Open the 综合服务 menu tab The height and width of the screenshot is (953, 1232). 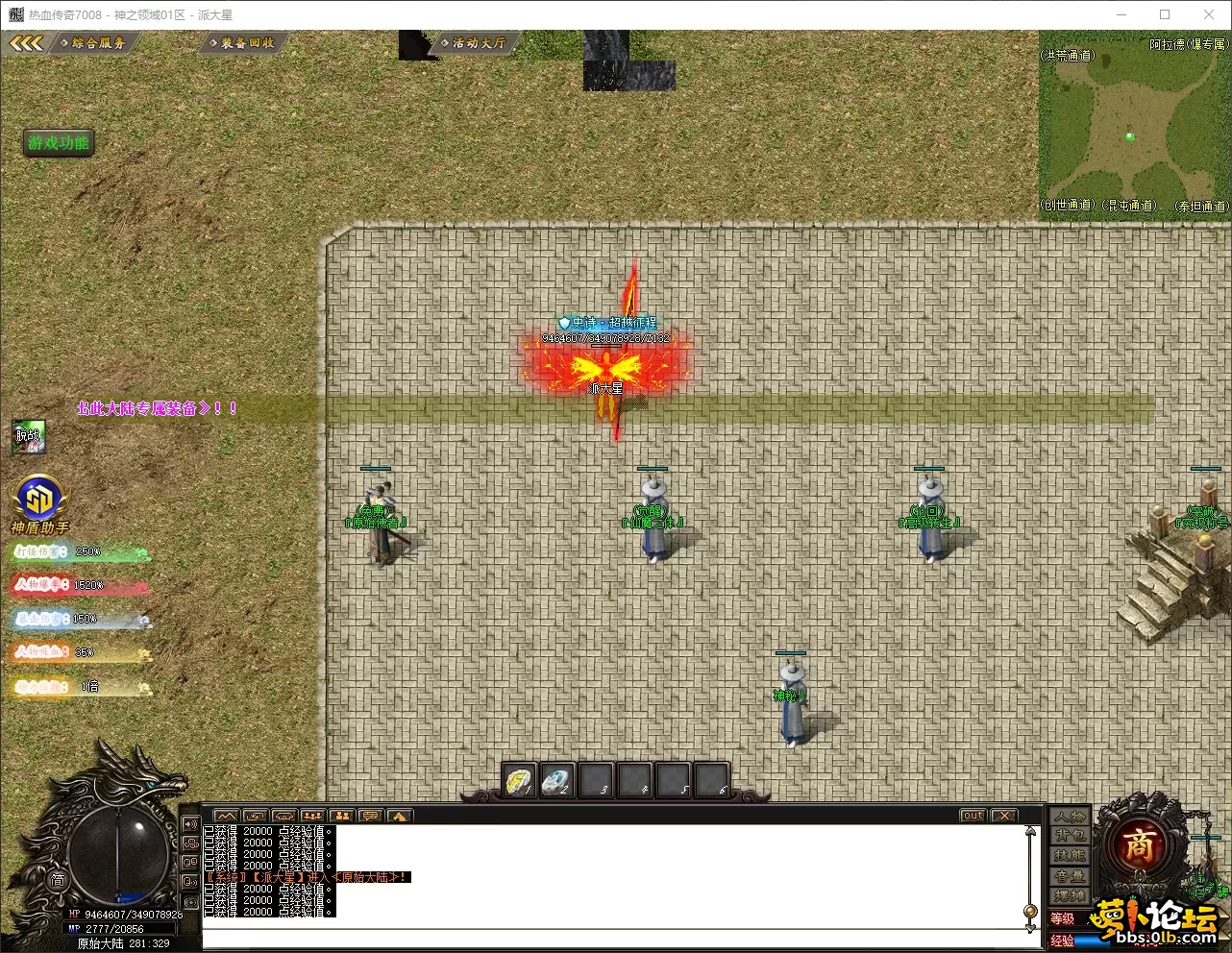coord(98,43)
